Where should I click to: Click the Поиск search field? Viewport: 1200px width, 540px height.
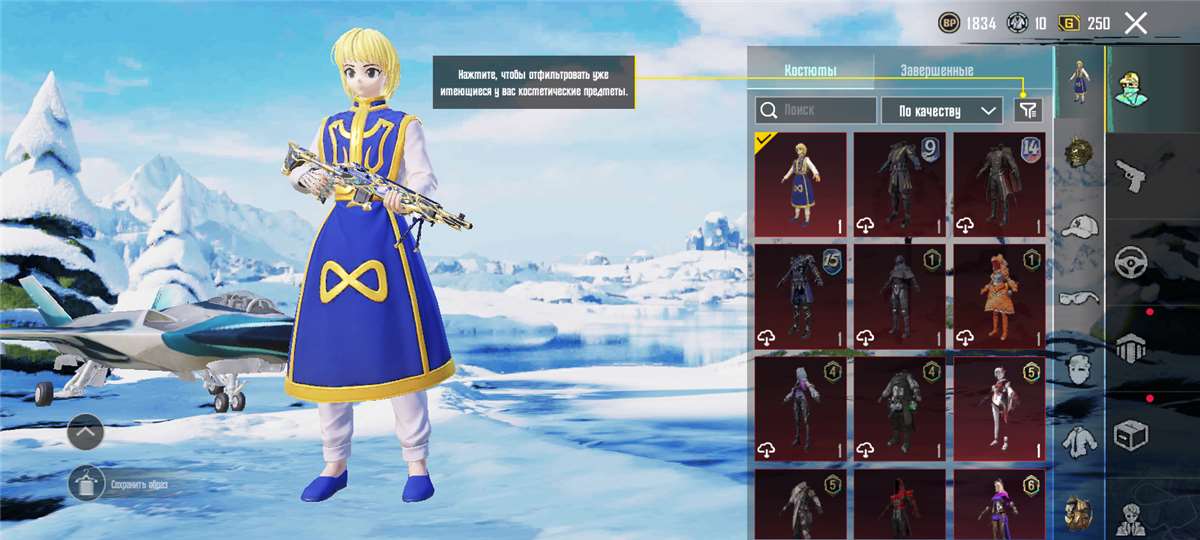click(816, 110)
